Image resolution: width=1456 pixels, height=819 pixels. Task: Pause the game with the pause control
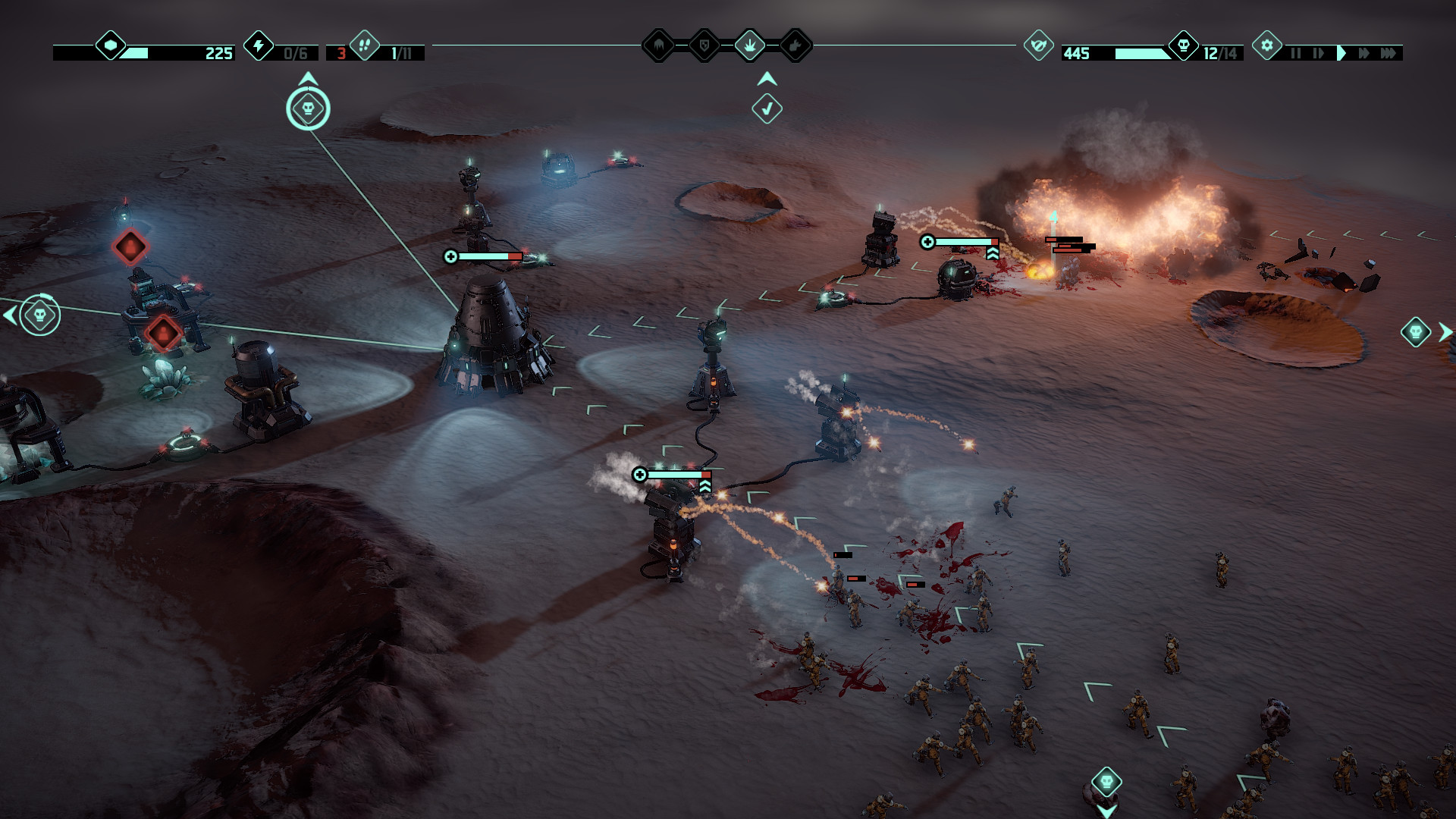[x=1297, y=52]
